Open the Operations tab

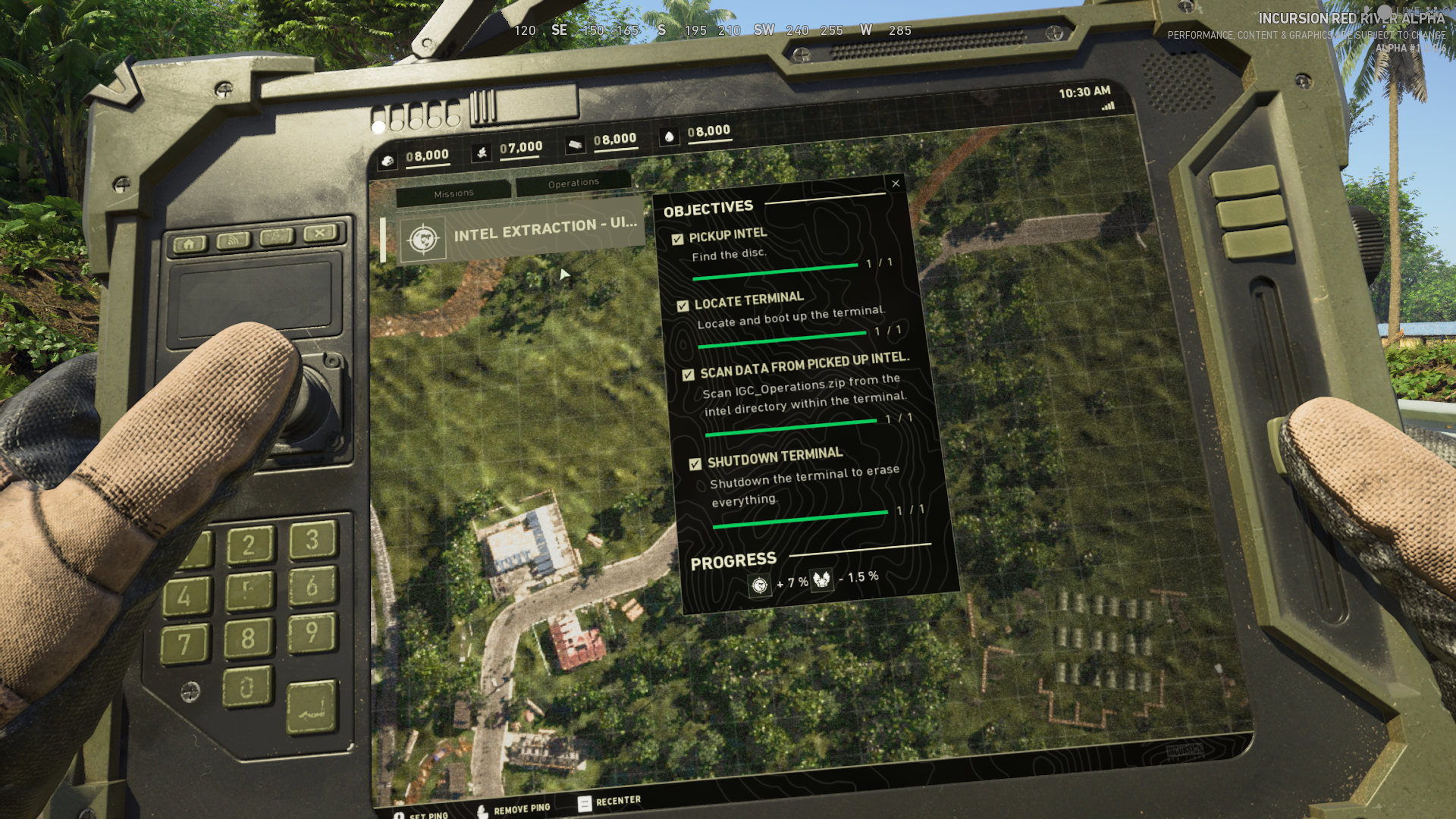573,184
